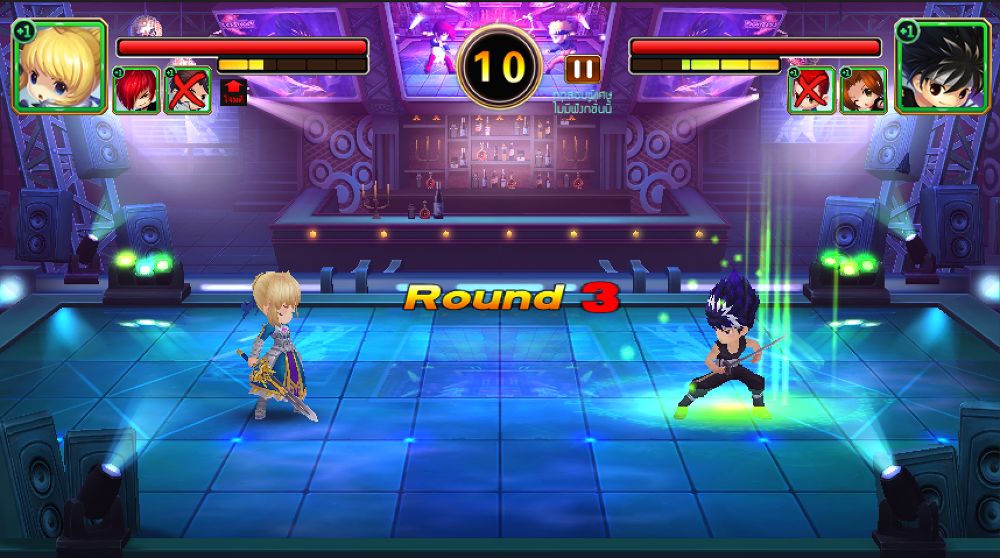Pause the fight with the pause button
The height and width of the screenshot is (558, 1000).
(x=582, y=69)
